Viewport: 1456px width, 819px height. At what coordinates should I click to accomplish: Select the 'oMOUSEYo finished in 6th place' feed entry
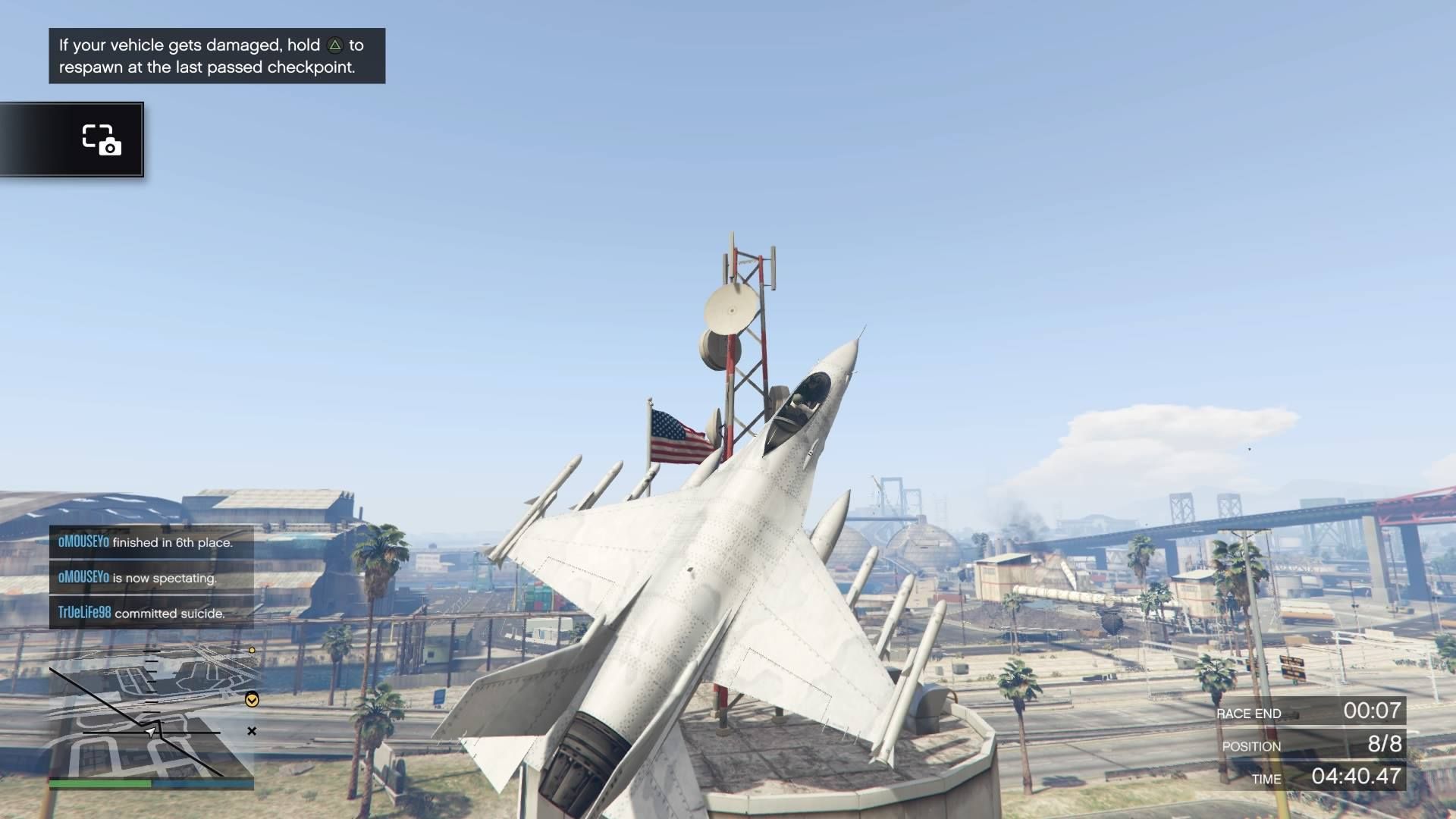[x=151, y=542]
